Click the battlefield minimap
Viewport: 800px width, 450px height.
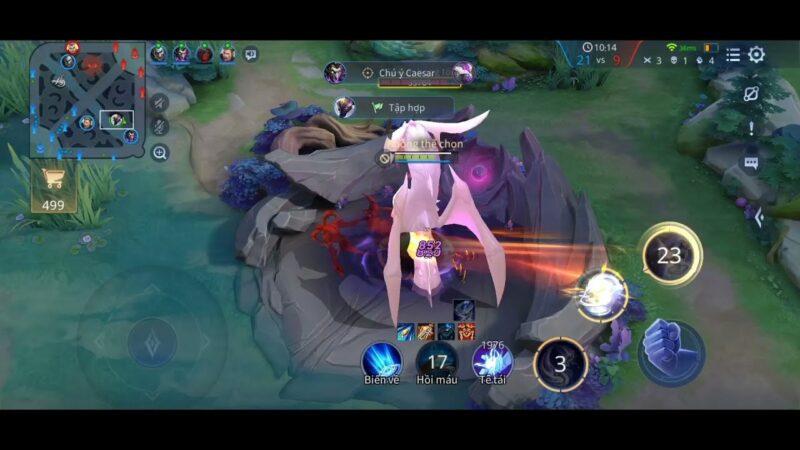coord(87,99)
